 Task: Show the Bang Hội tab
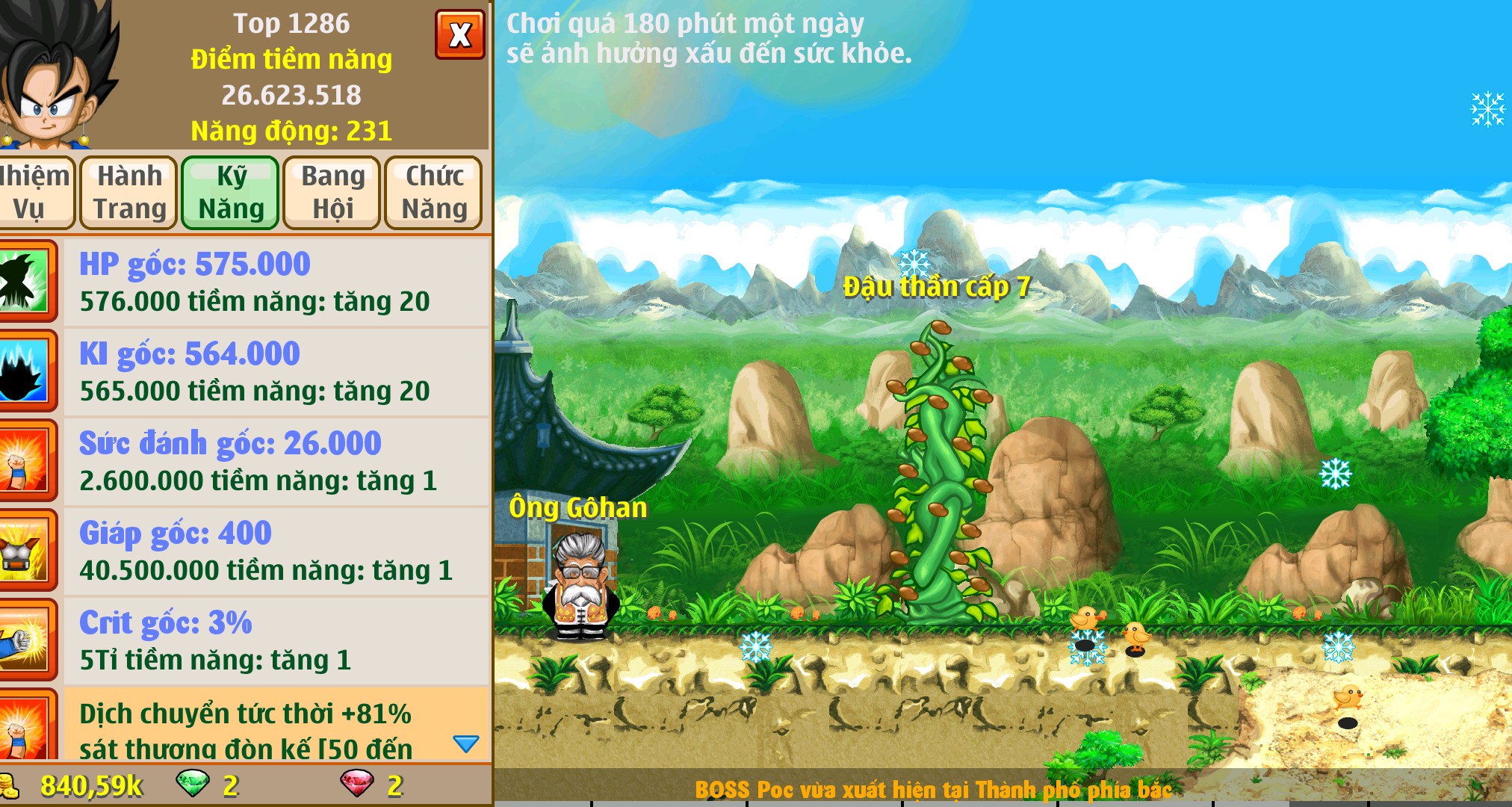click(332, 192)
